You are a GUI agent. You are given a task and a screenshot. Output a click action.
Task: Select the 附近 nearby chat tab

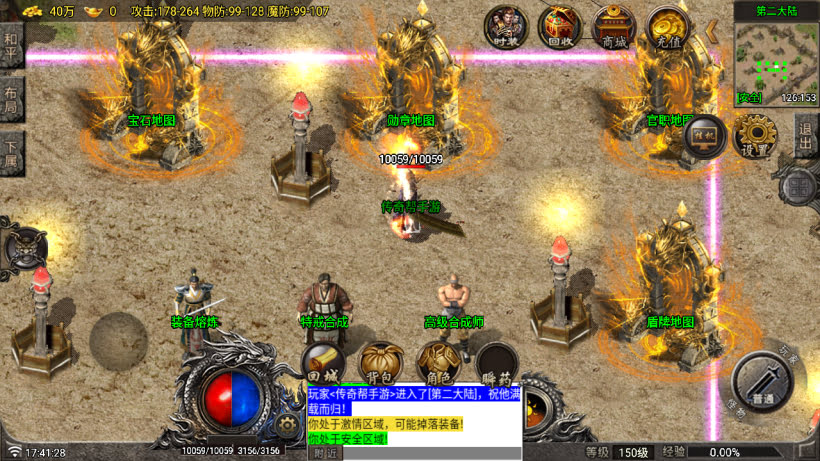pyautogui.click(x=326, y=453)
